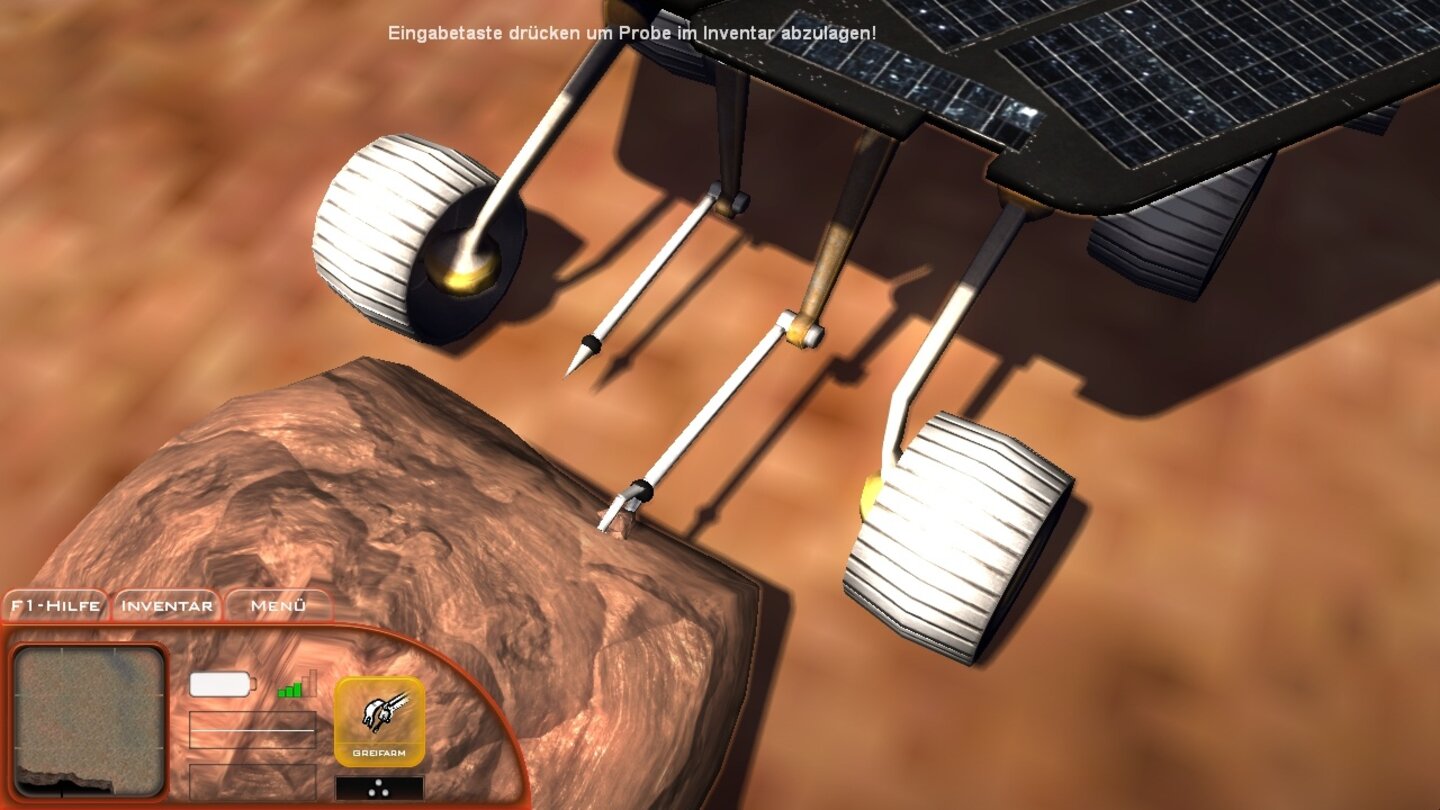
Task: Open the Inventar tab
Action: tap(166, 605)
